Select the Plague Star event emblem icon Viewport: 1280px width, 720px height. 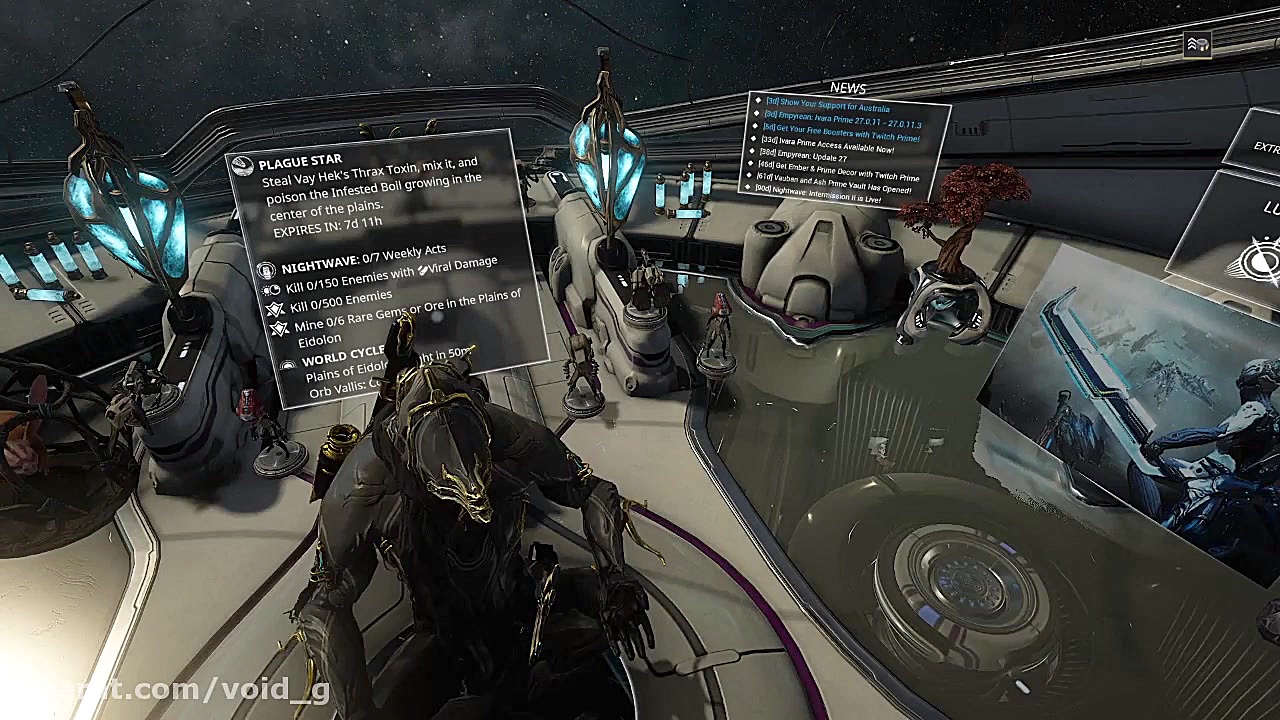point(243,165)
